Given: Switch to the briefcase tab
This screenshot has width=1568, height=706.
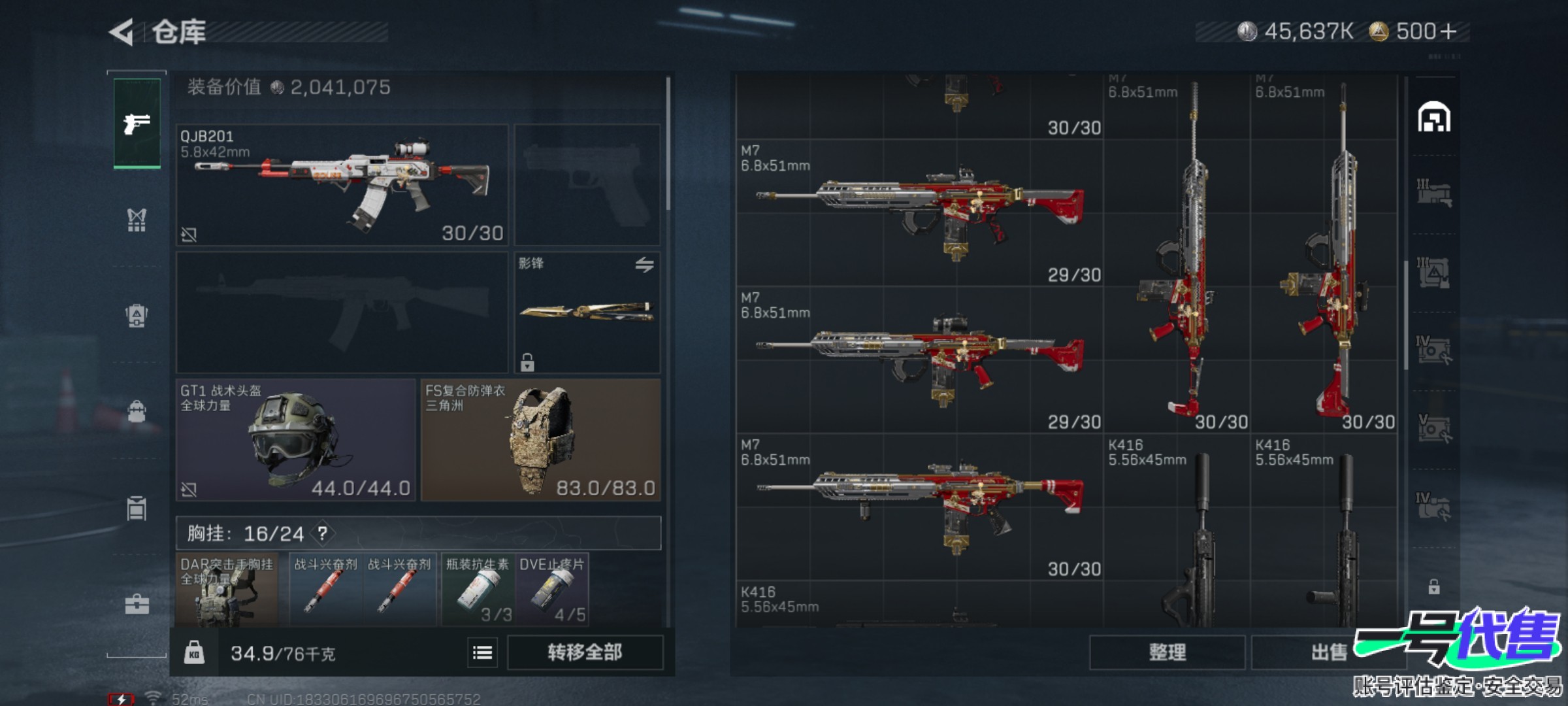Looking at the screenshot, I should (137, 605).
